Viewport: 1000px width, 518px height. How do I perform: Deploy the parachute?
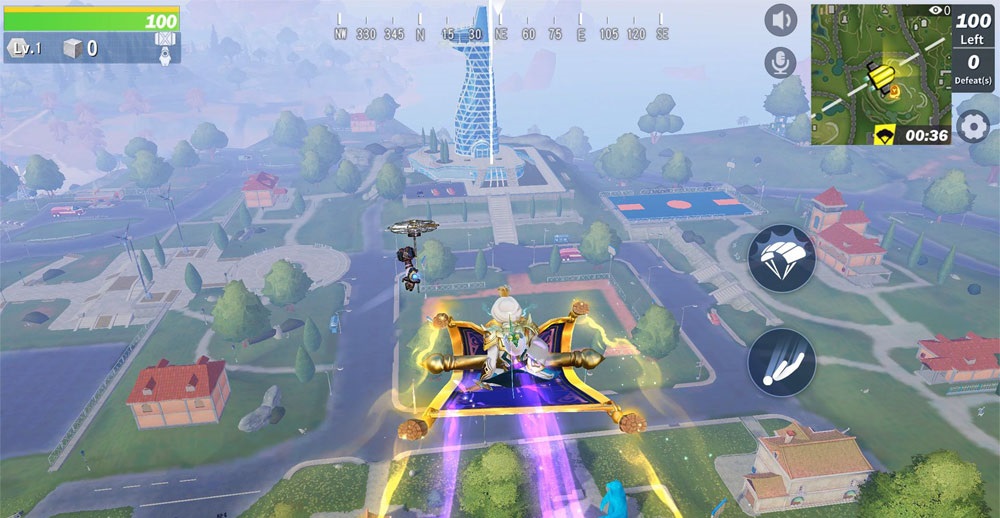click(x=782, y=257)
